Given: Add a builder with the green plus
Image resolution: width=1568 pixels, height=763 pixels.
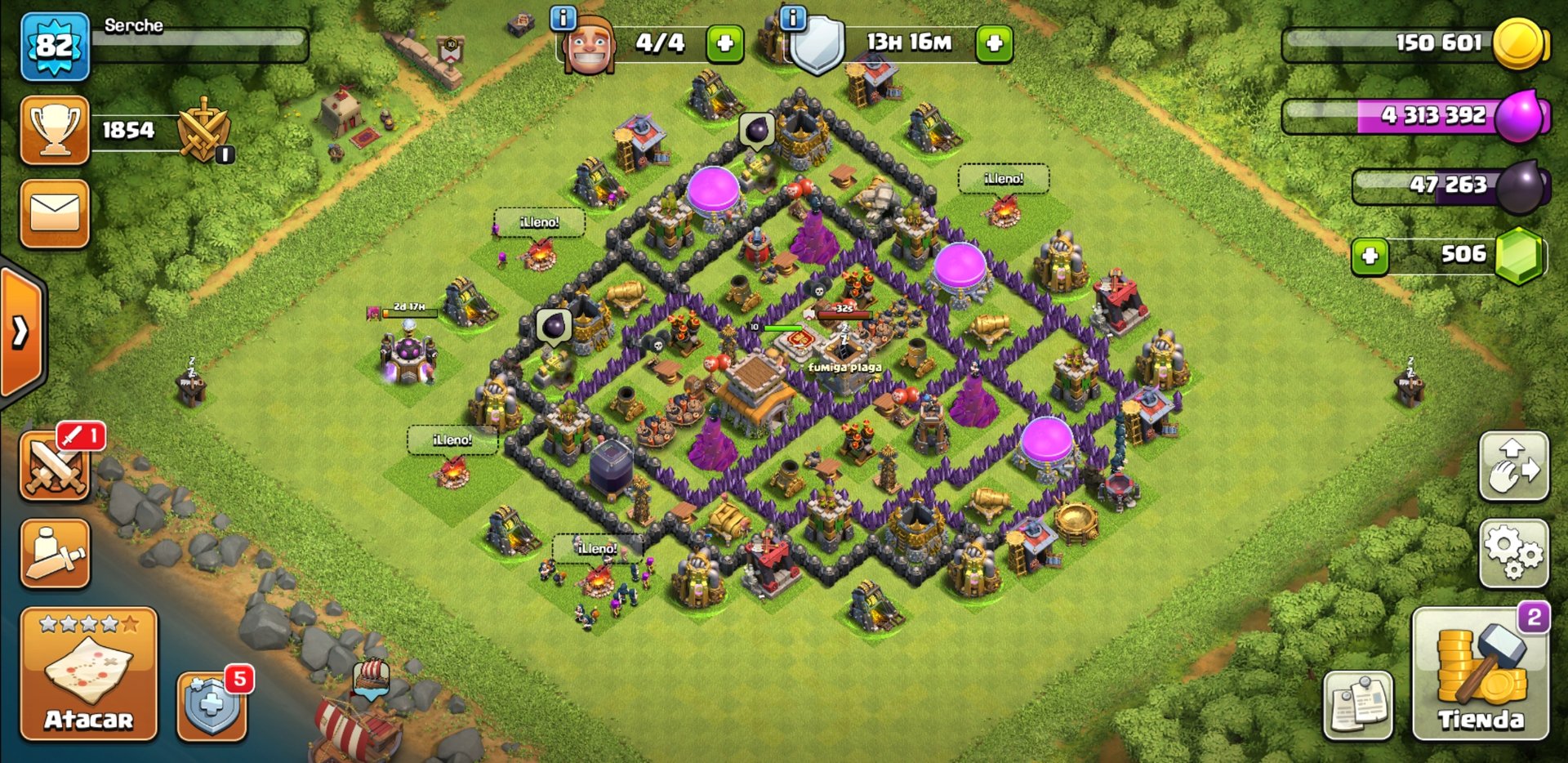Looking at the screenshot, I should pos(725,43).
